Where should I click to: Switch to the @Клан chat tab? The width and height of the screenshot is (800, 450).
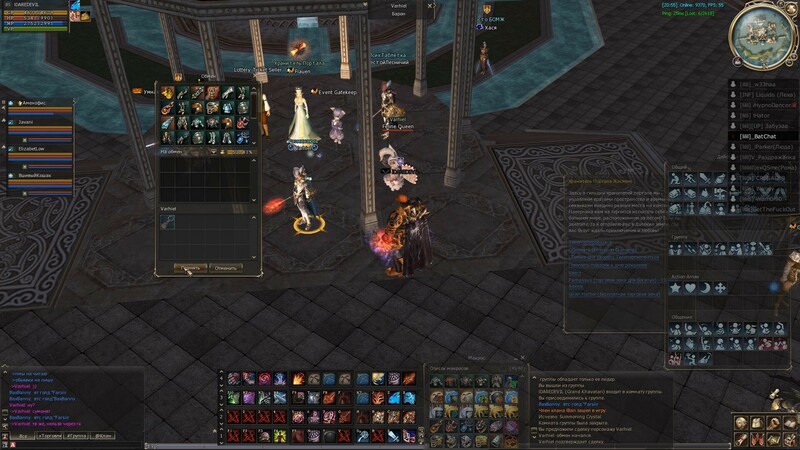(x=102, y=437)
